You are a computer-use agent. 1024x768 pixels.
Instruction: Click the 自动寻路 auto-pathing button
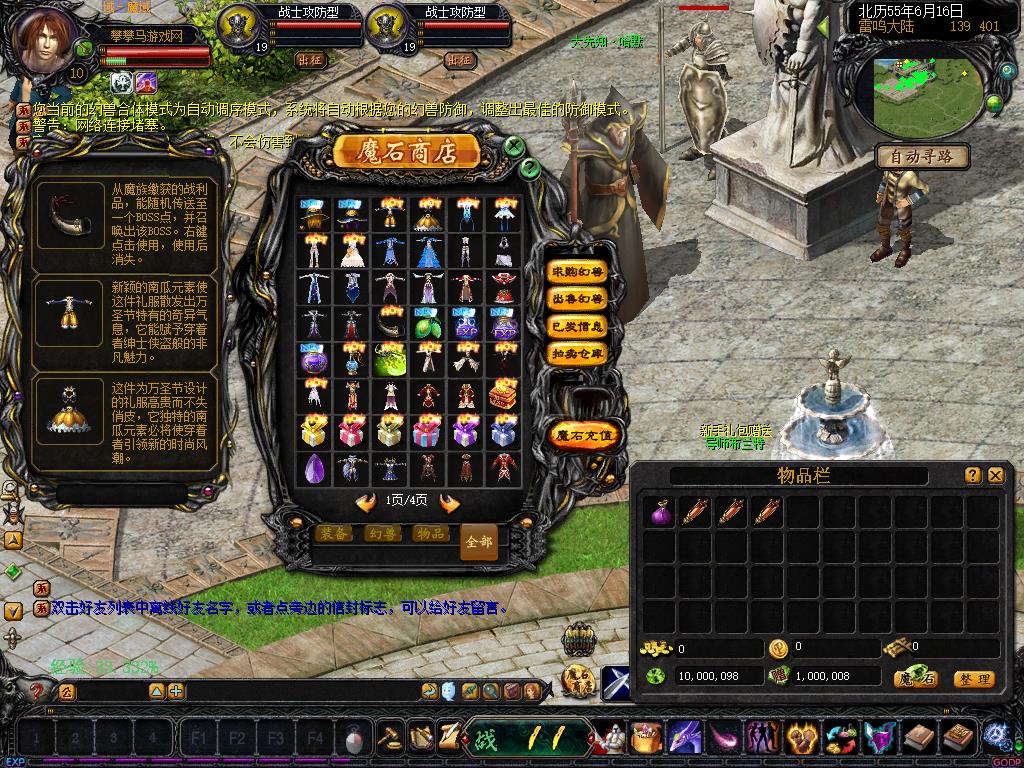[921, 156]
